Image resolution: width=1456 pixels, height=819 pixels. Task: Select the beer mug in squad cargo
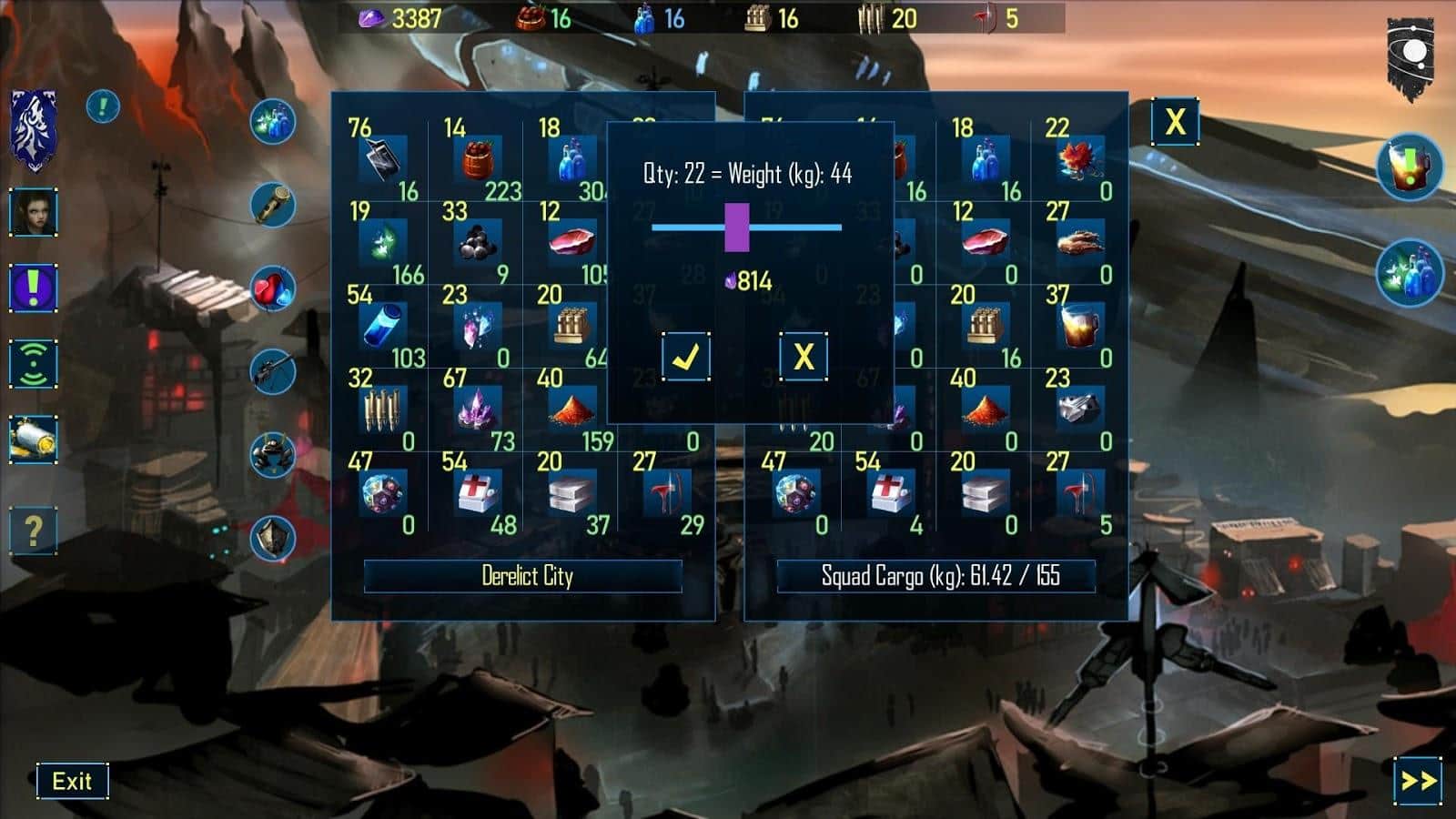pos(1079,327)
